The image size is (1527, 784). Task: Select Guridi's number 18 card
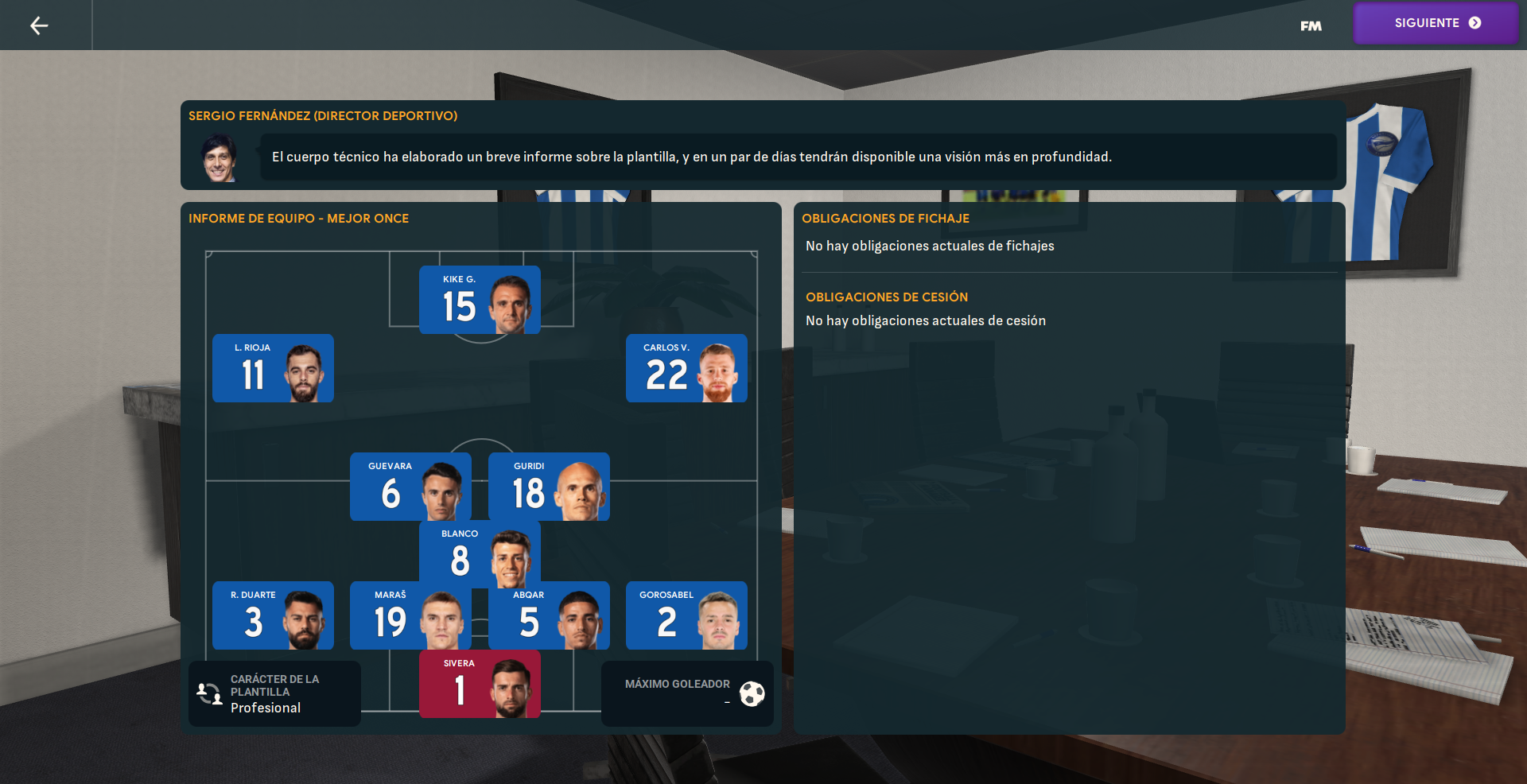click(549, 487)
